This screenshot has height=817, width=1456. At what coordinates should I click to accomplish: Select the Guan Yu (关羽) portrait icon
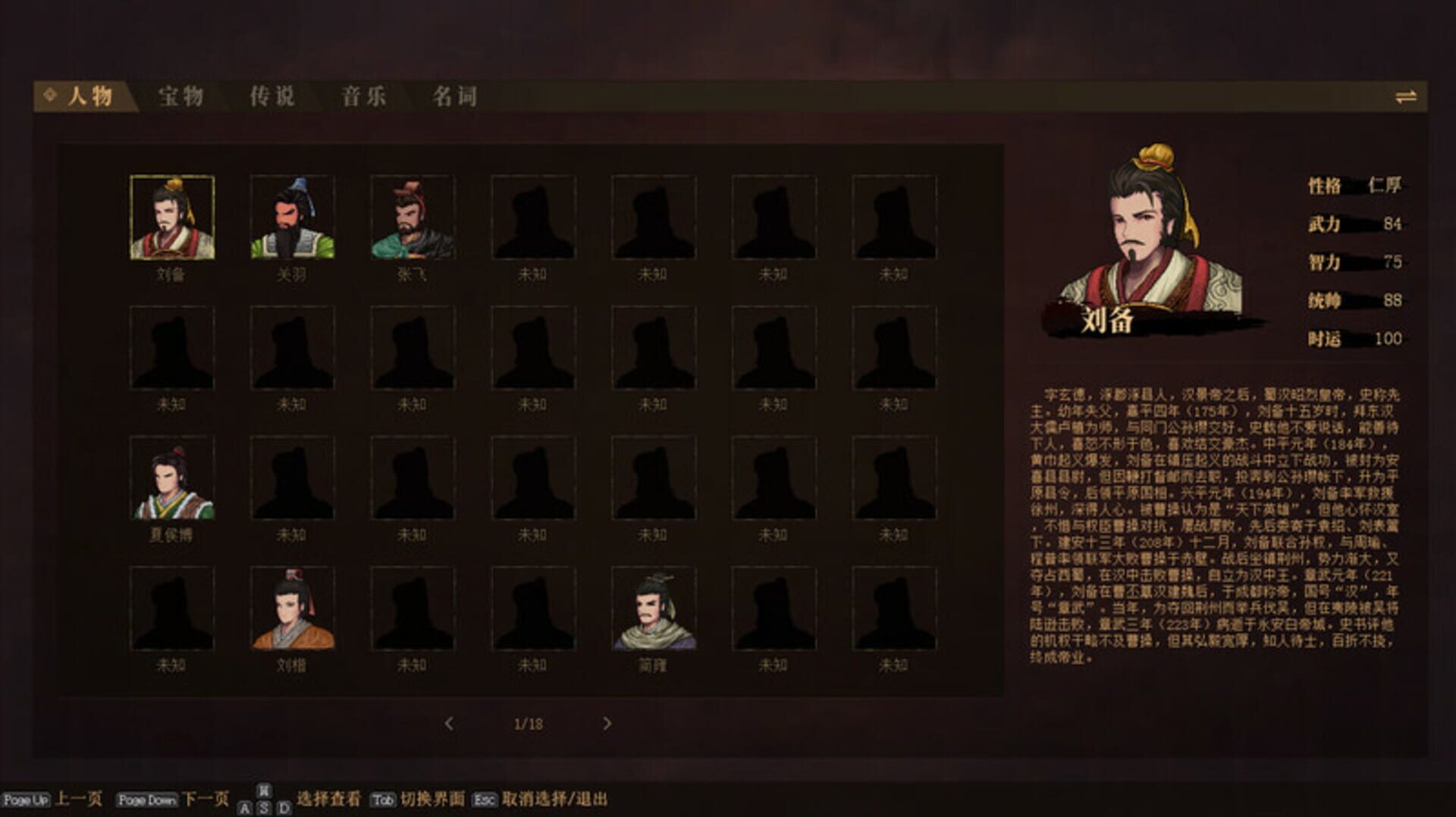[x=293, y=218]
